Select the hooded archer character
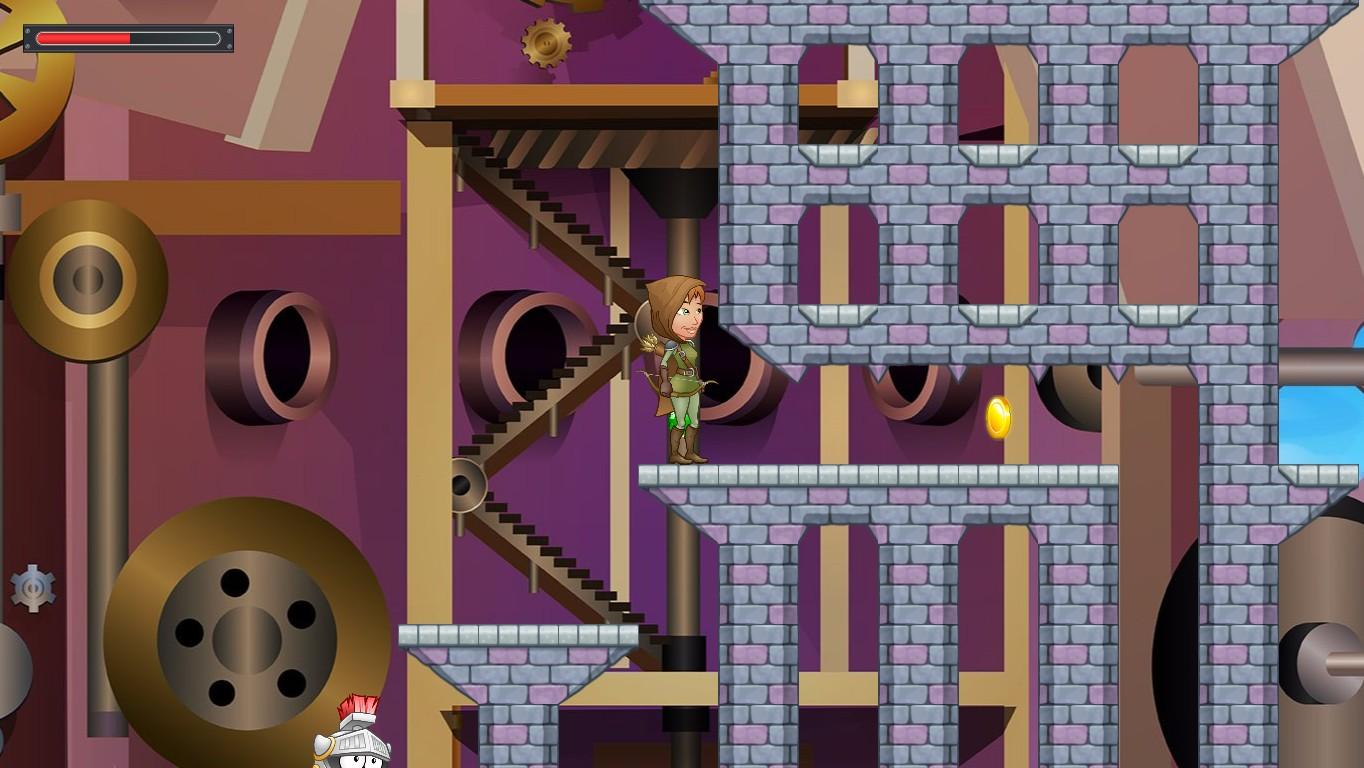Screen dimensions: 1364x768 [683, 370]
